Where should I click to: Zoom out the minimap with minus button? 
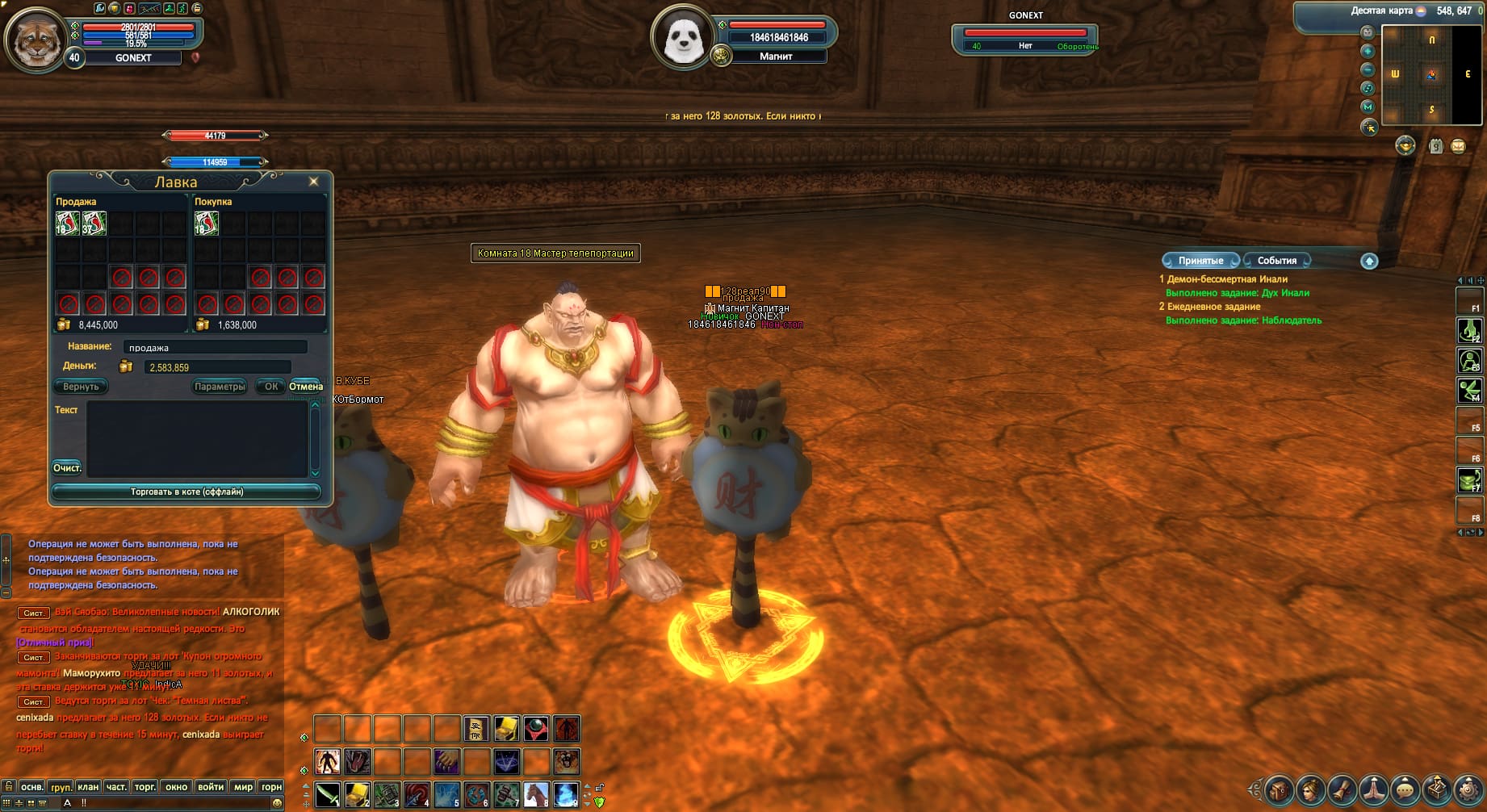[1368, 69]
